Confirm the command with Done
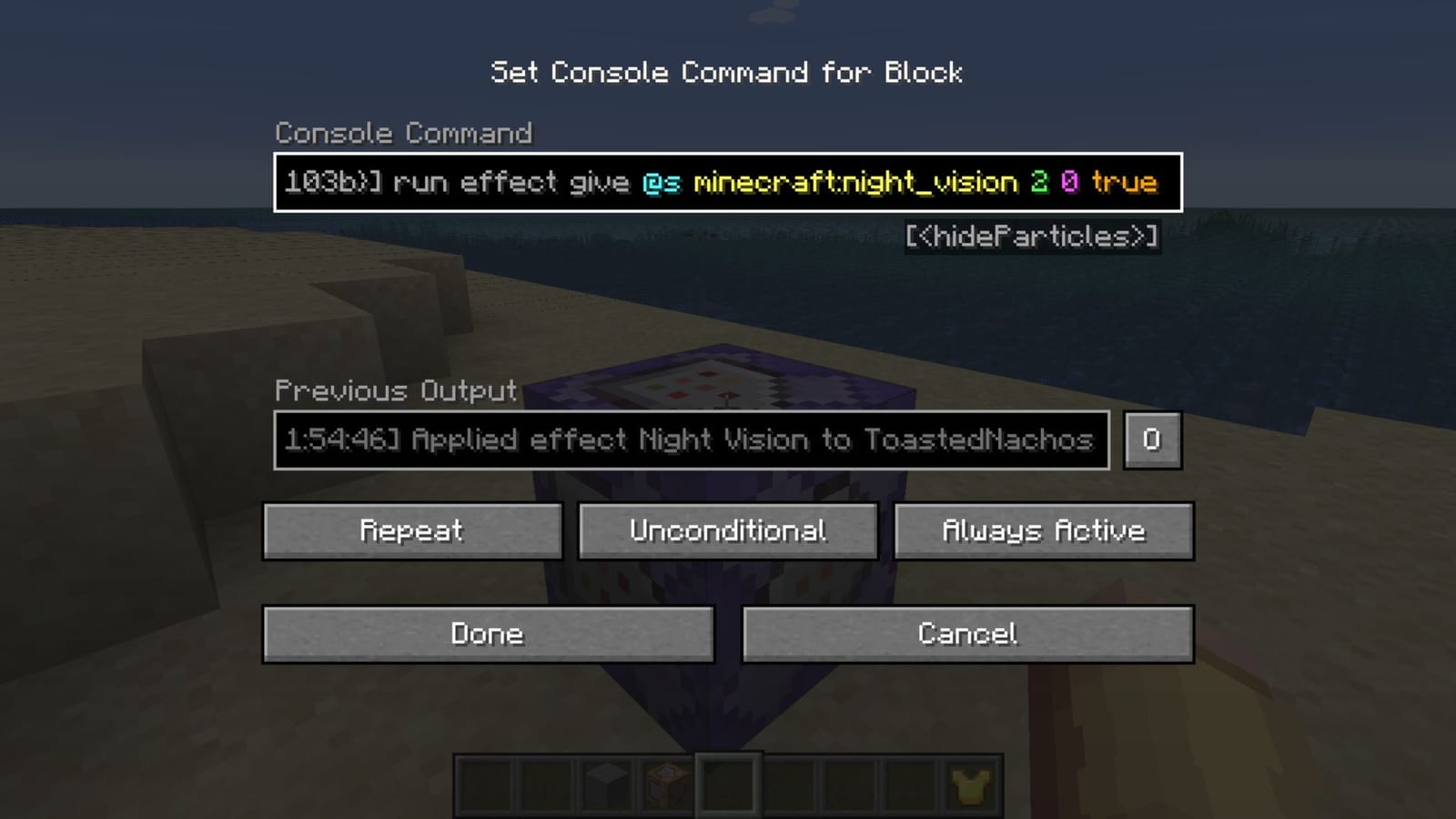The width and height of the screenshot is (1456, 819). click(488, 634)
